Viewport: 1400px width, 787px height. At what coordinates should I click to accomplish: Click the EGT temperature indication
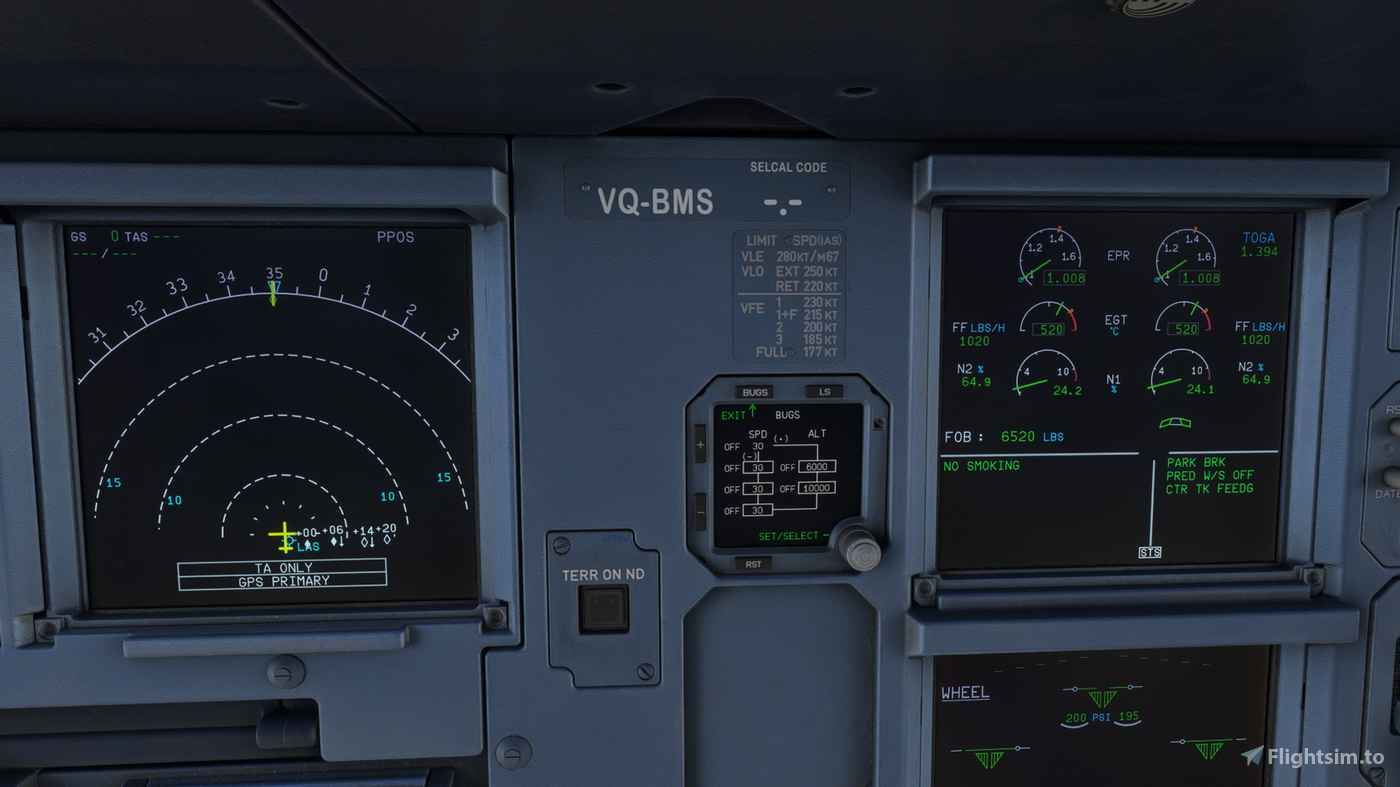1116,324
